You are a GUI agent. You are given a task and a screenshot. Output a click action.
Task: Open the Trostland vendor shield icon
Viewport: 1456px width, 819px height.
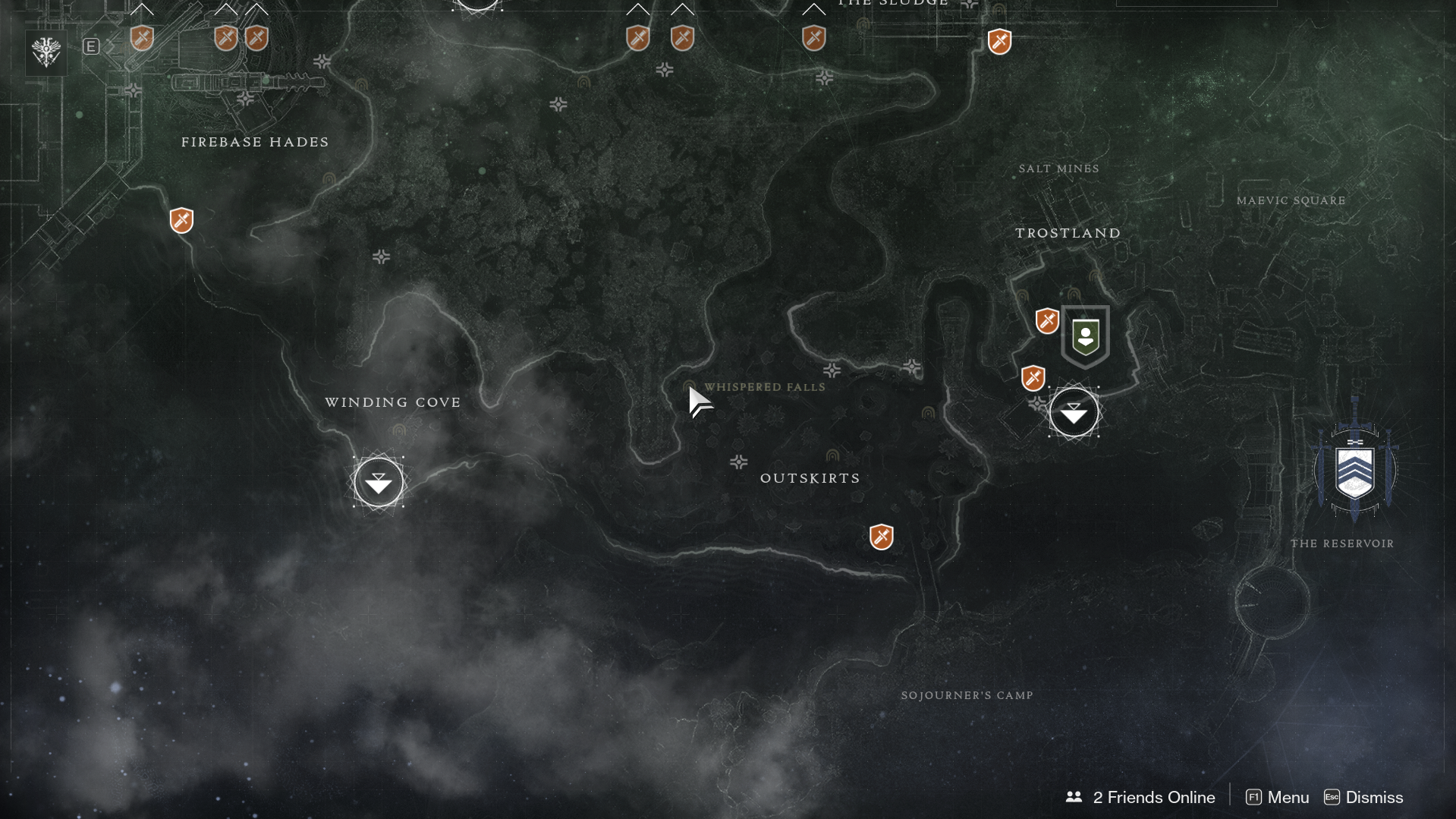point(1085,336)
